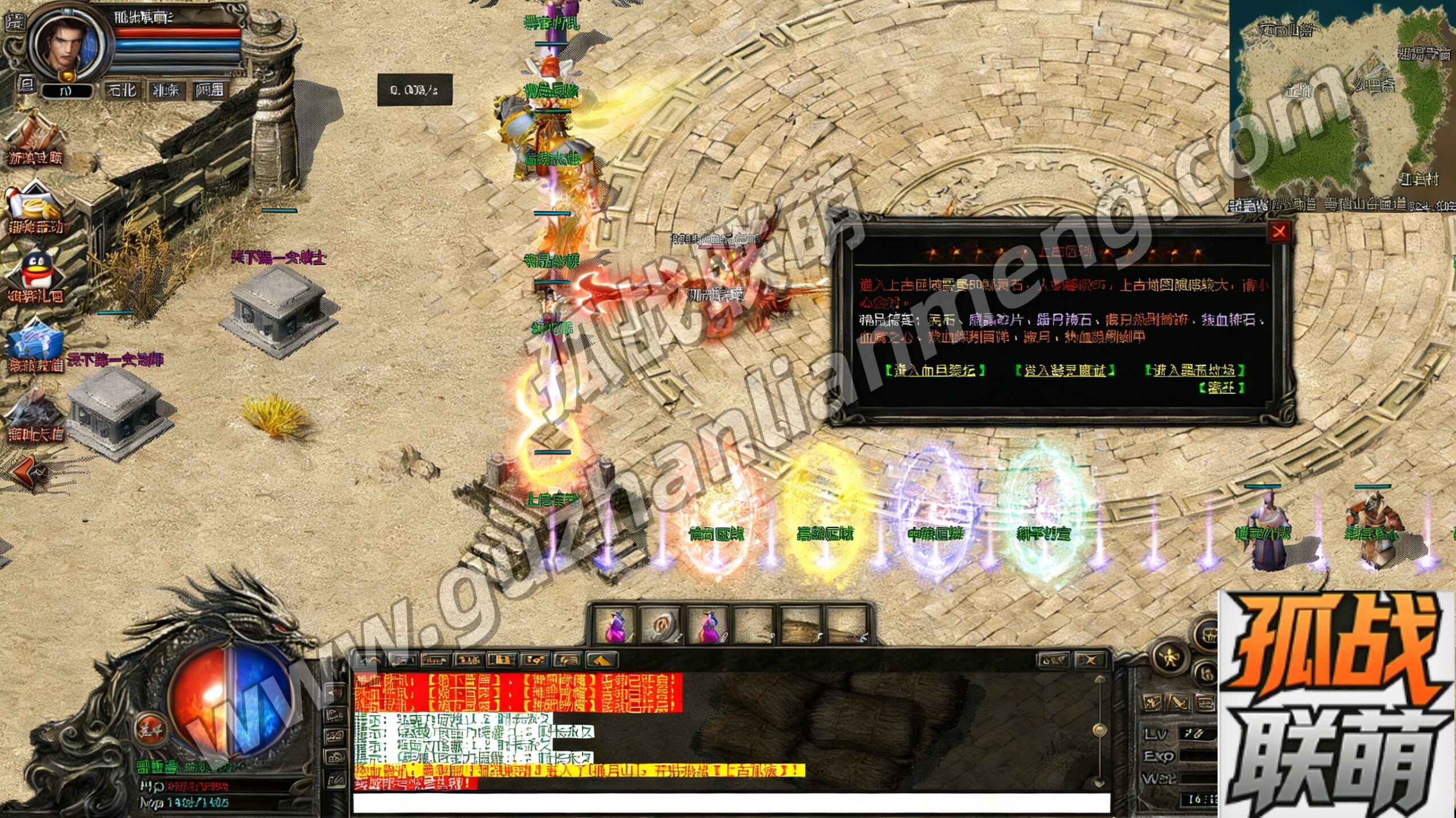
Task: Click into the white chat input field
Action: coord(731,803)
